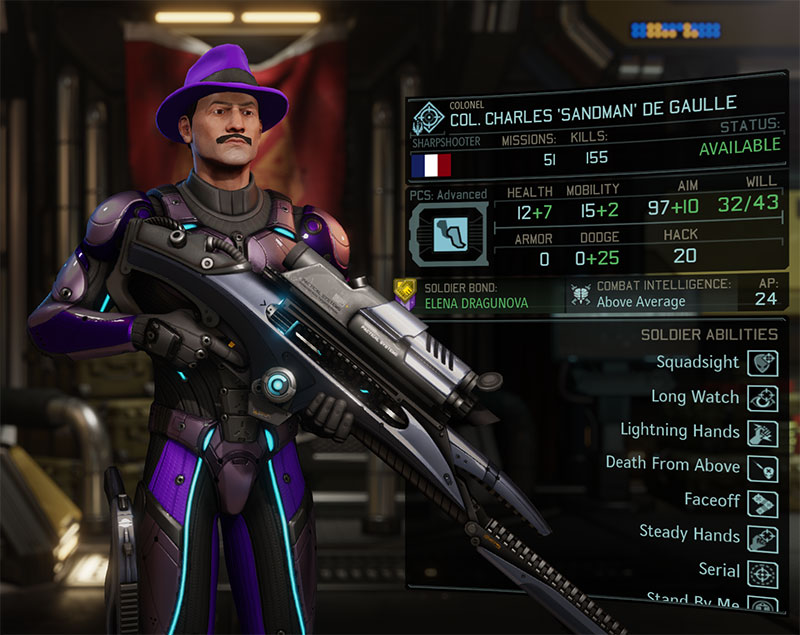Click the Serial ability icon
The height and width of the screenshot is (635, 800).
pos(763,572)
